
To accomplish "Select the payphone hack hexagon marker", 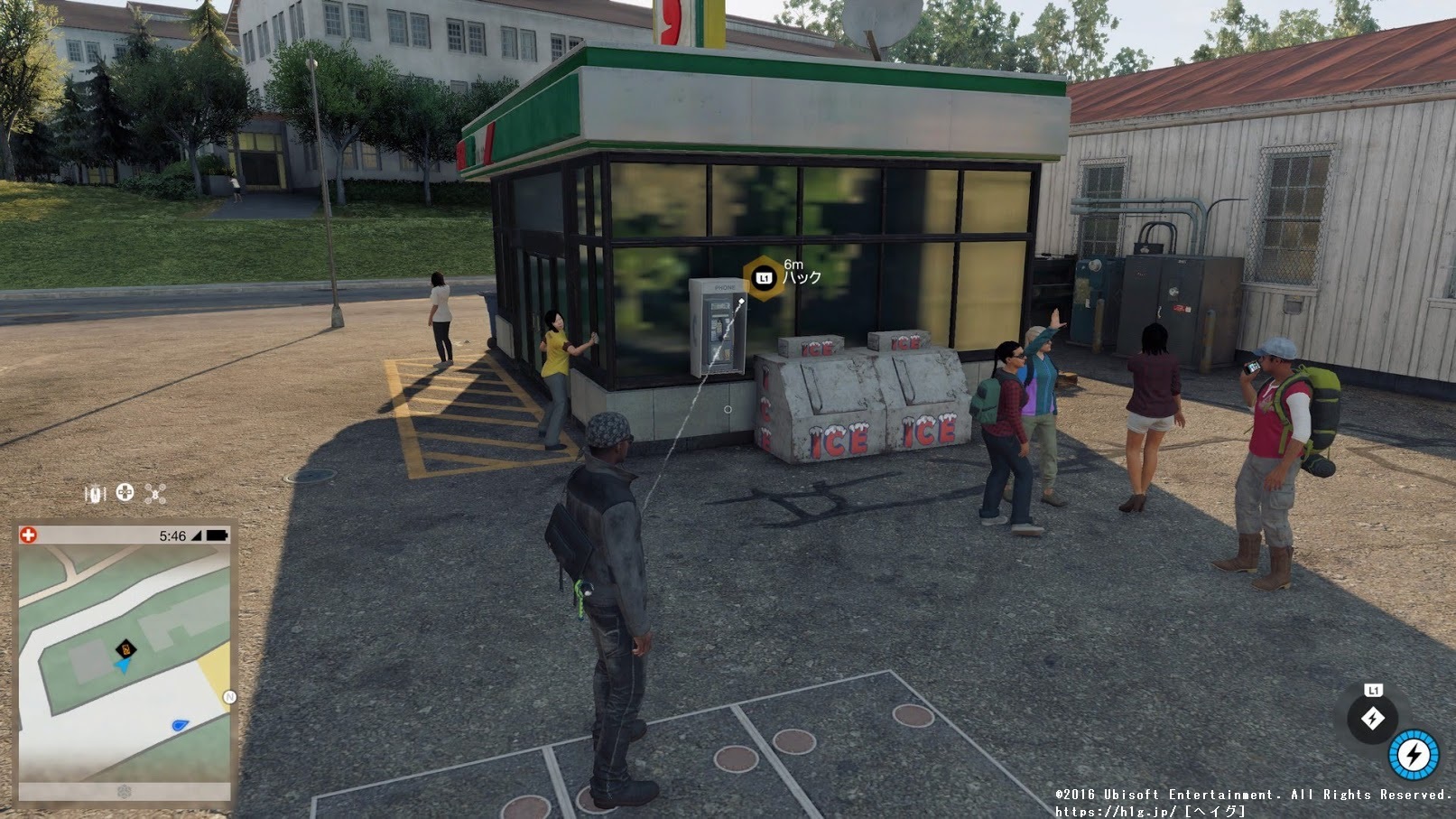I will [x=764, y=278].
